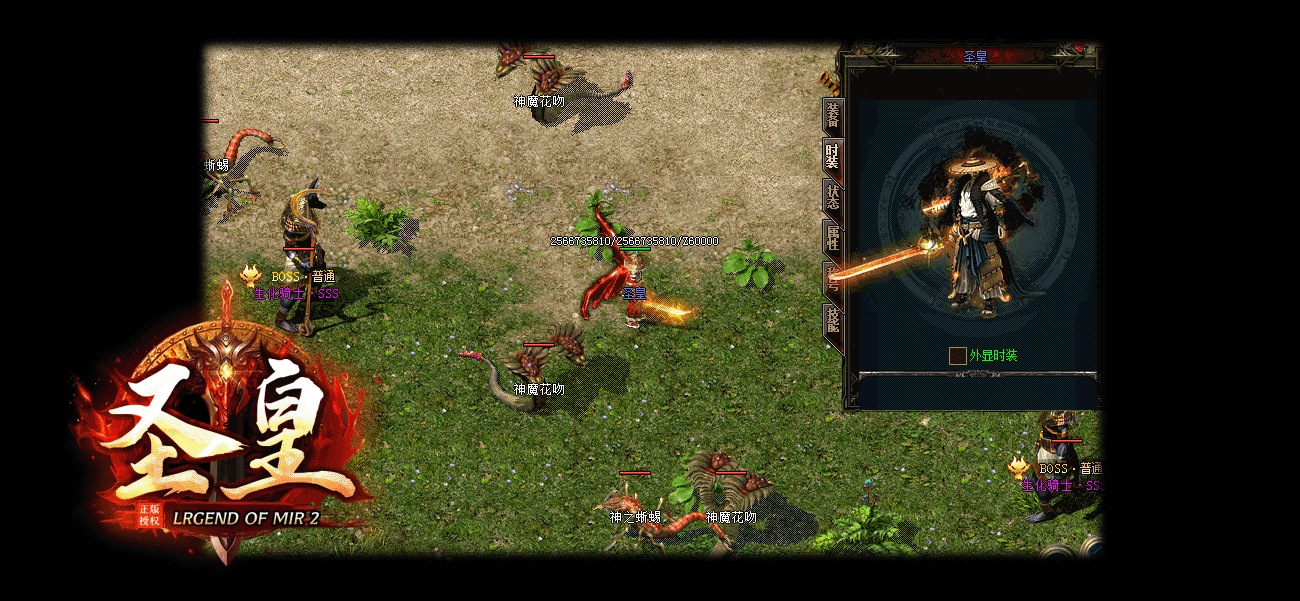Toggle the 外显时装 checkbox
Viewport: 1300px width, 601px height.
click(x=958, y=356)
